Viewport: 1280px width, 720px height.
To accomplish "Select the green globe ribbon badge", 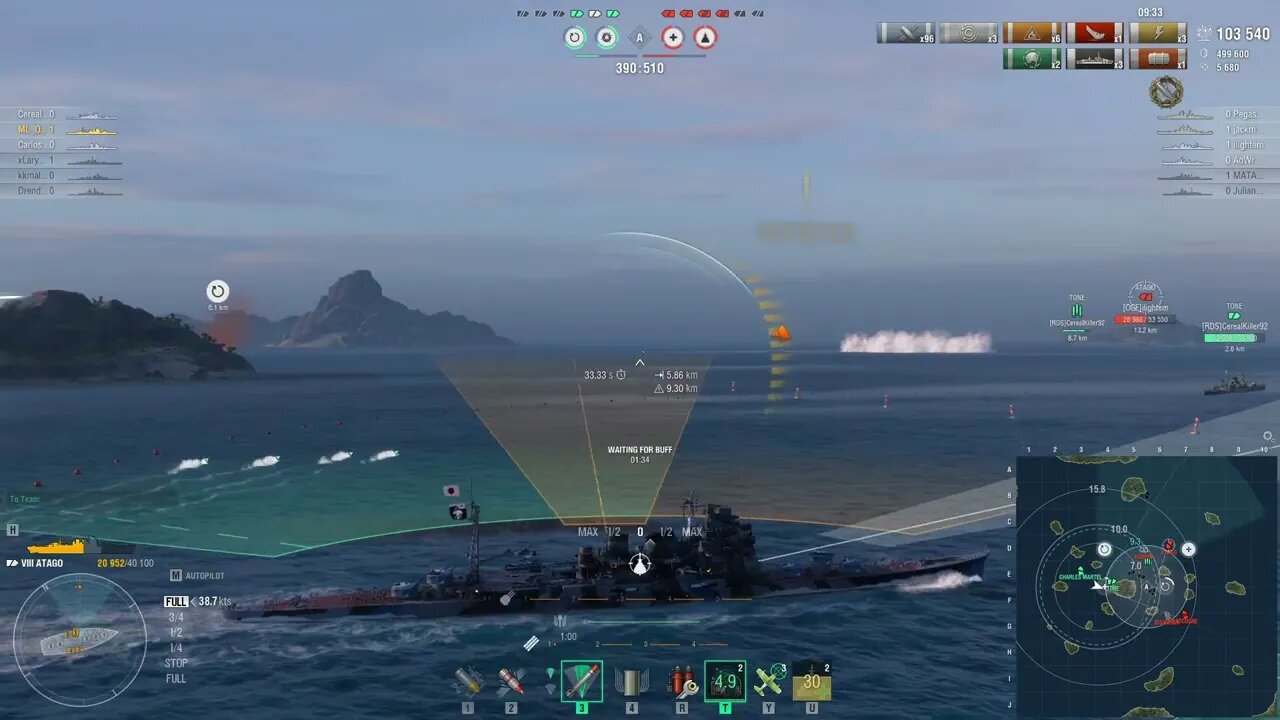I will coord(1032,59).
